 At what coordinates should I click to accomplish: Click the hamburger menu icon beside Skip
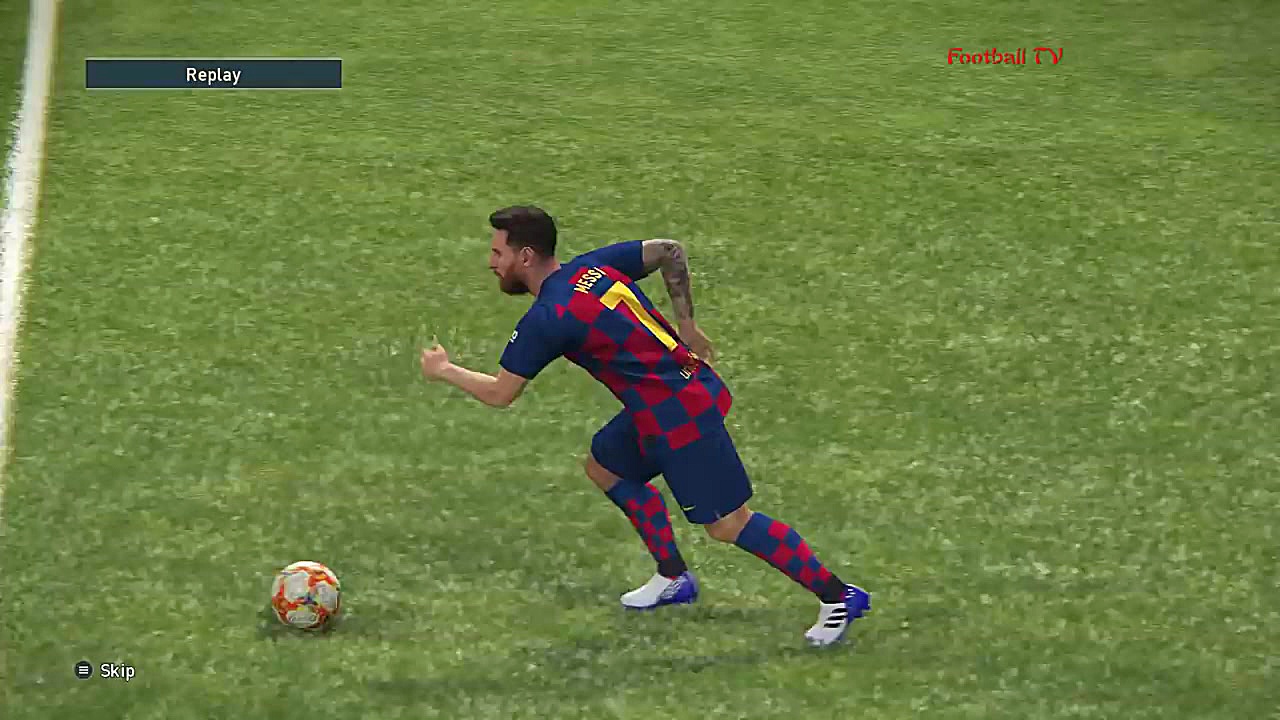(x=84, y=671)
